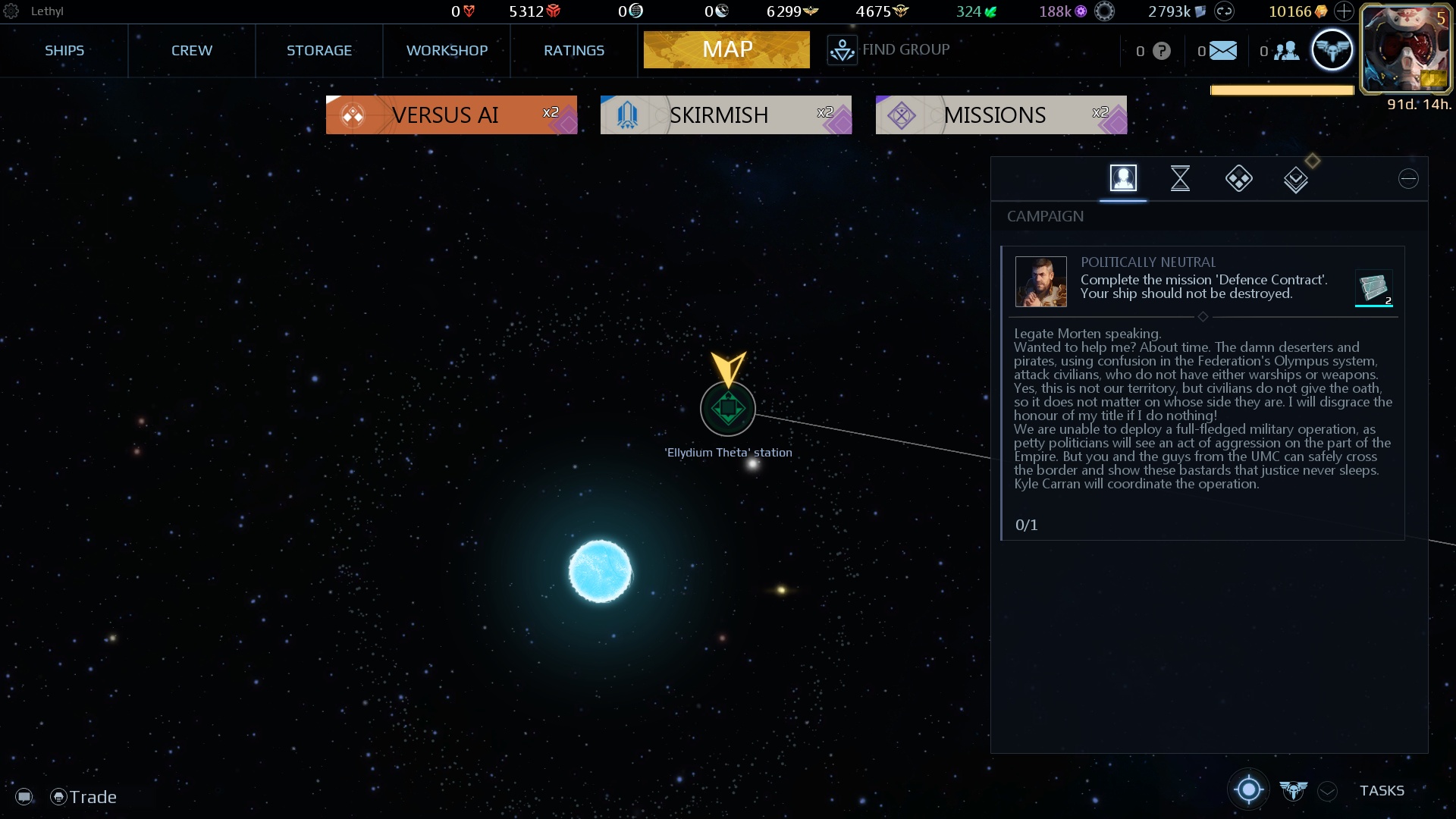Image resolution: width=1456 pixels, height=819 pixels.
Task: Switch to the SHIPS tab
Action: 64,50
